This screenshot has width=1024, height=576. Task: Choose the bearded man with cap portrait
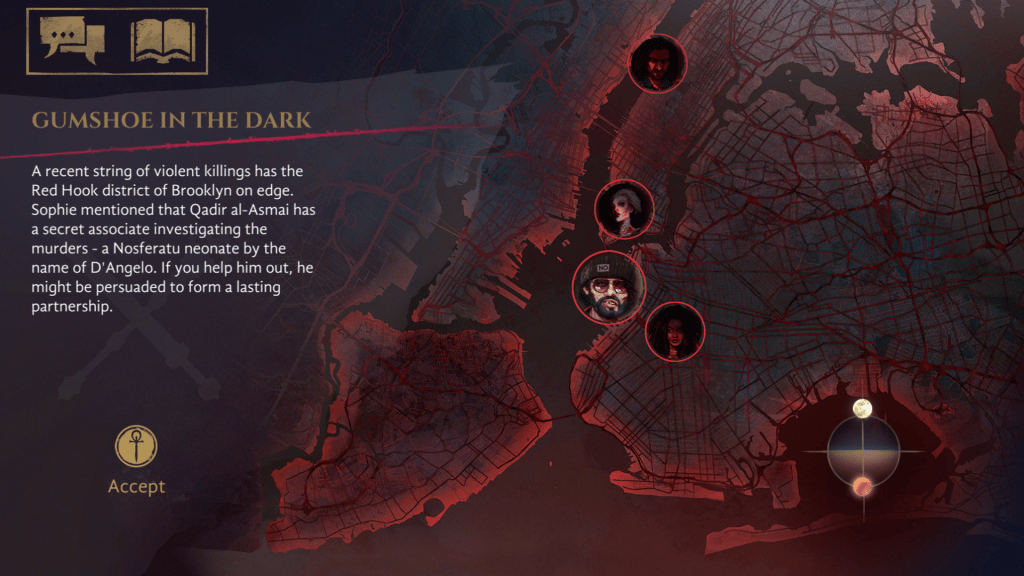pyautogui.click(x=608, y=288)
